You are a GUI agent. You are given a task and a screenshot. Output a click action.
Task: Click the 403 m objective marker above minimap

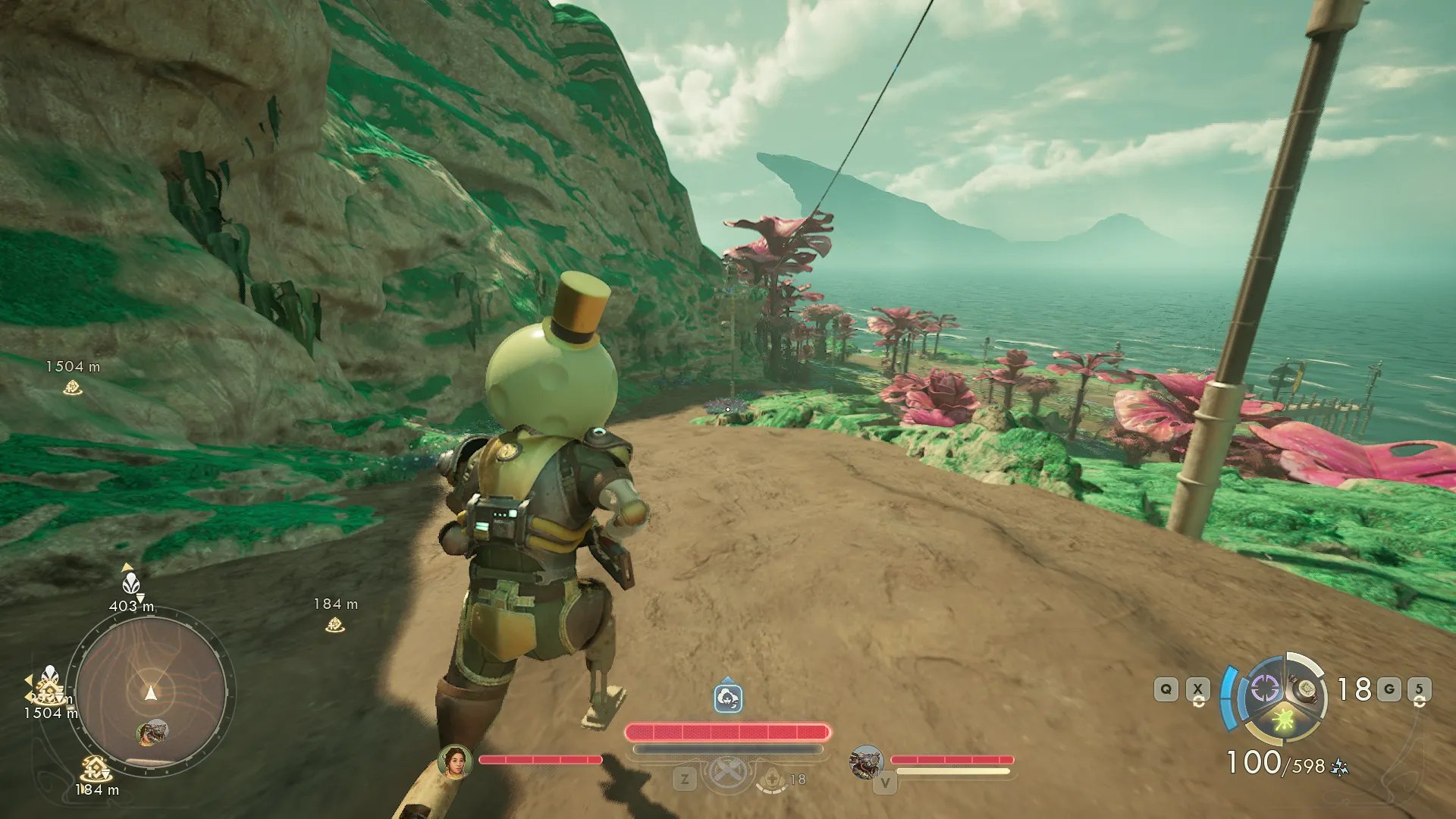131,584
